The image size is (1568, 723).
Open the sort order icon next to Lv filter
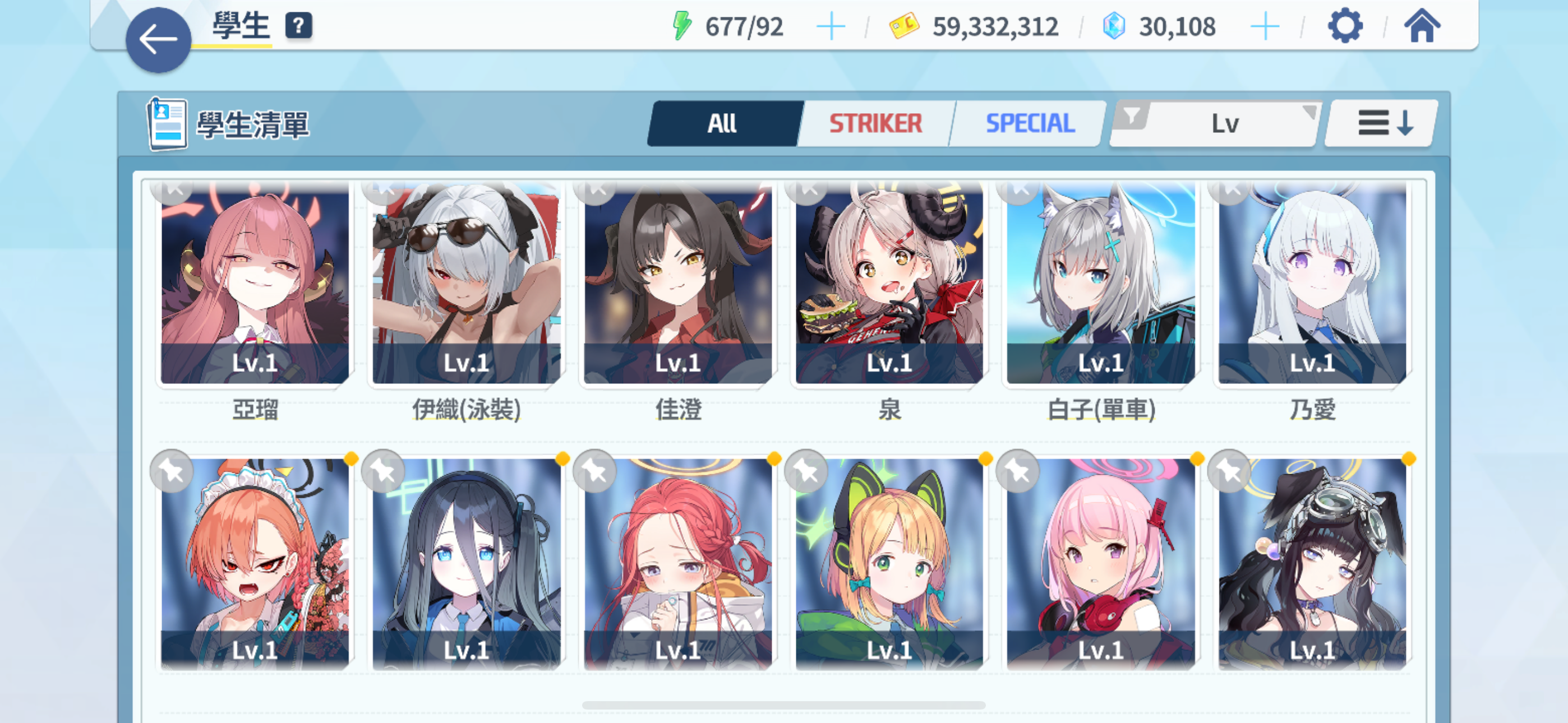click(1380, 122)
